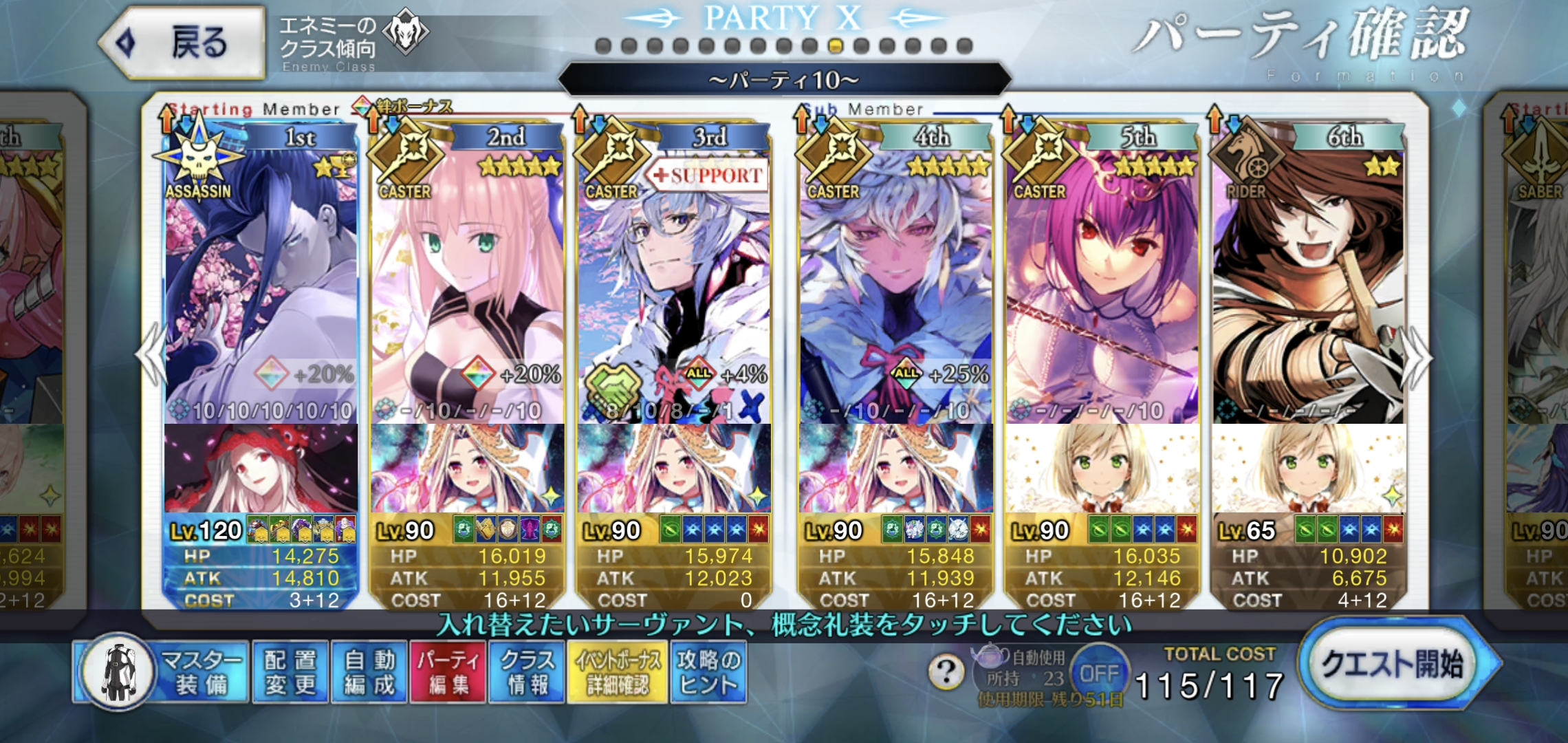Open the enemy class tendency info

[351, 43]
